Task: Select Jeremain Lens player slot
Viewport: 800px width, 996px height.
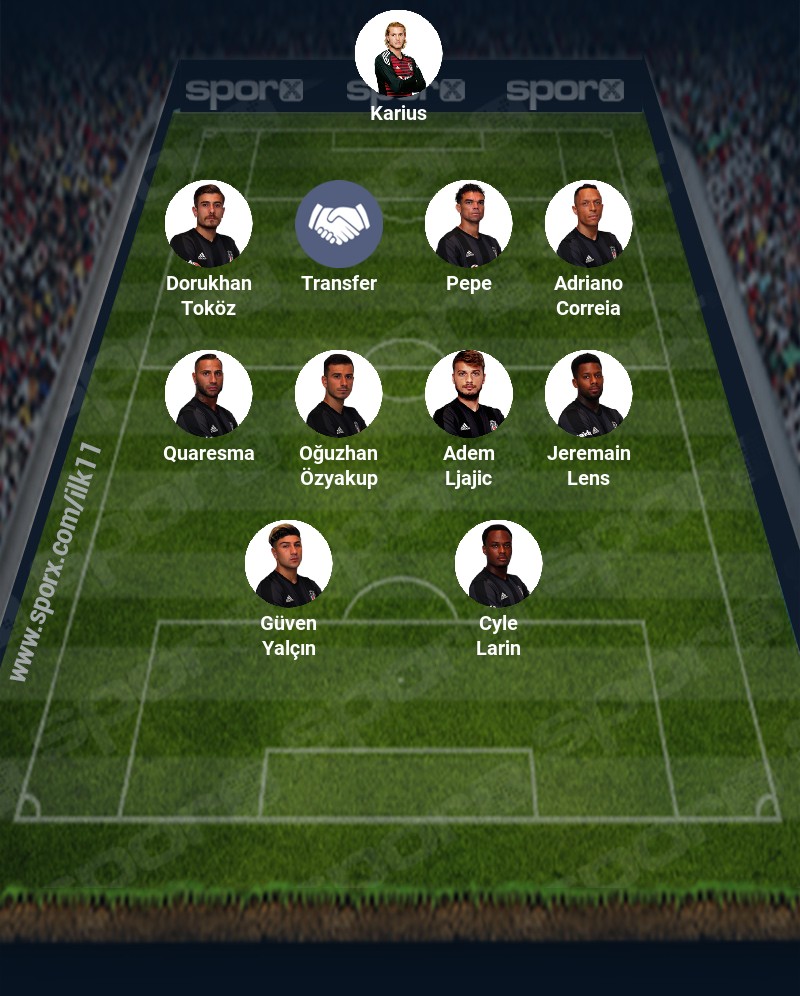Action: [588, 394]
